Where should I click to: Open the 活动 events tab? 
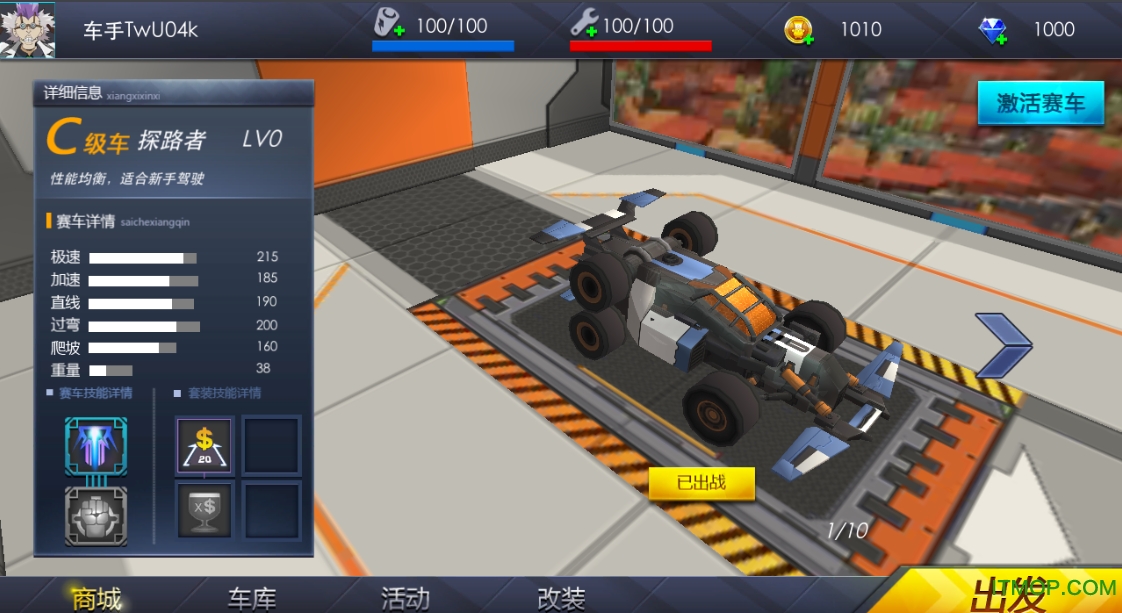point(406,598)
